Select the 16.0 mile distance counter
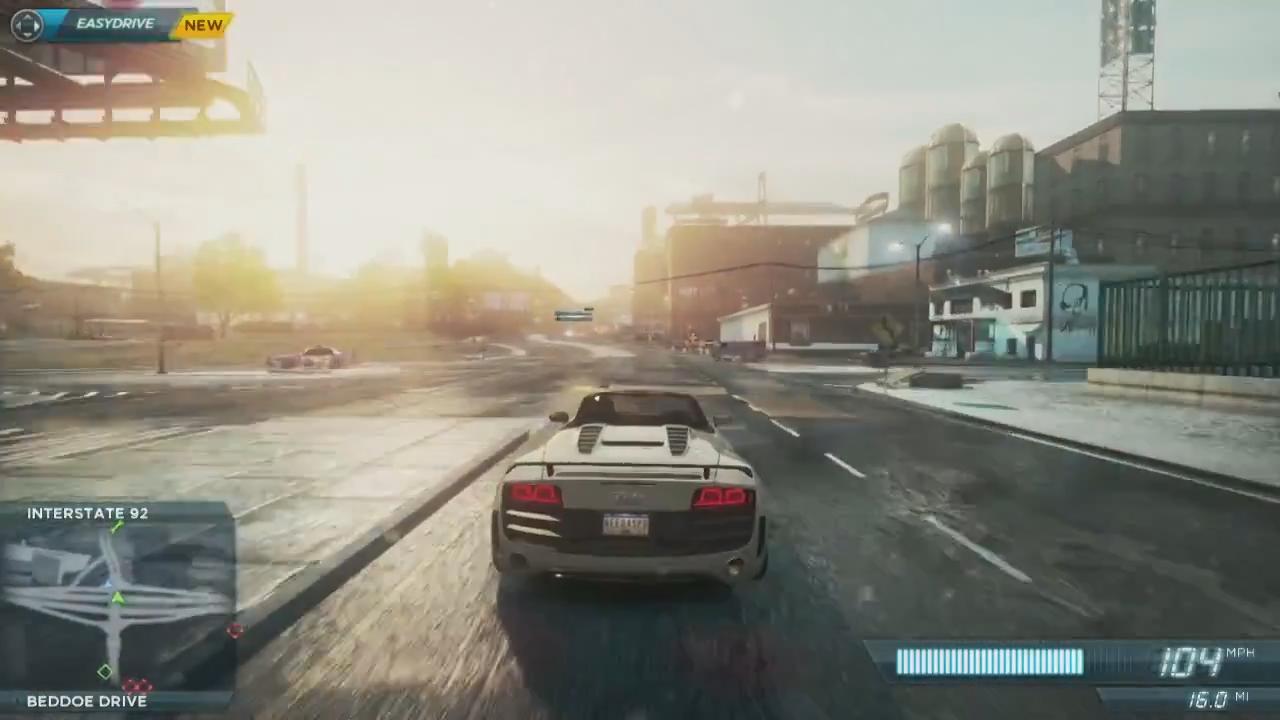This screenshot has height=720, width=1280. 1204,697
